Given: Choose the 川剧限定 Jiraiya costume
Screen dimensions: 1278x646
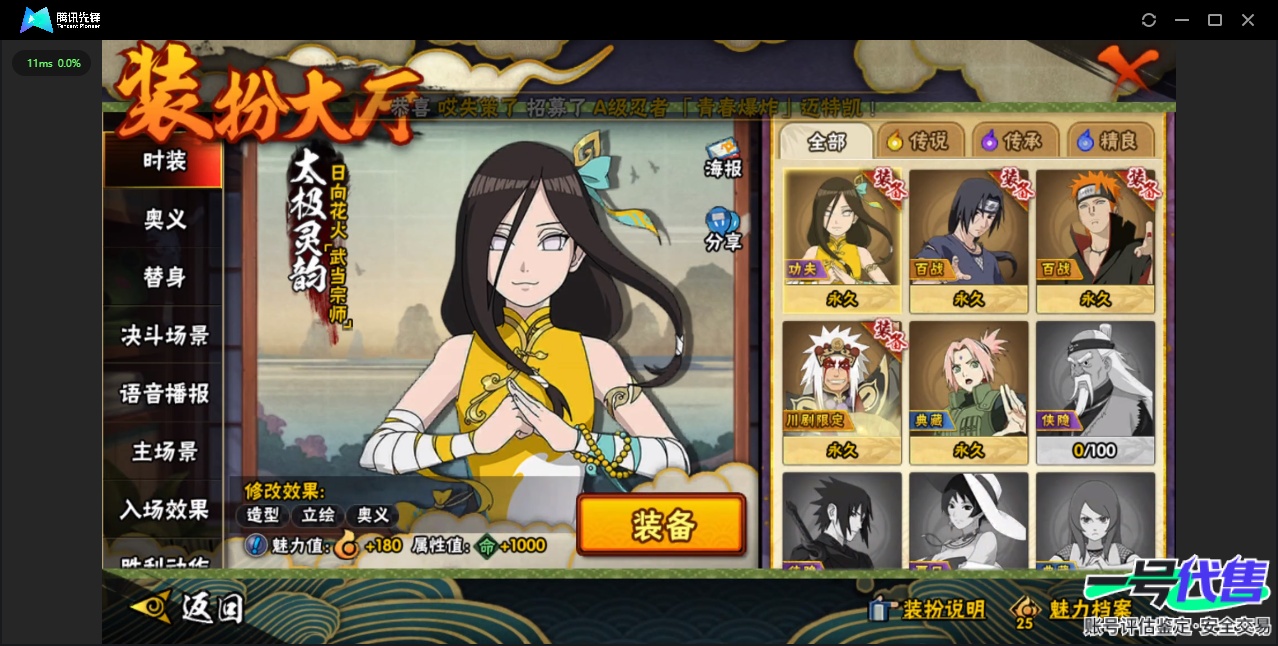Looking at the screenshot, I should pos(842,391).
